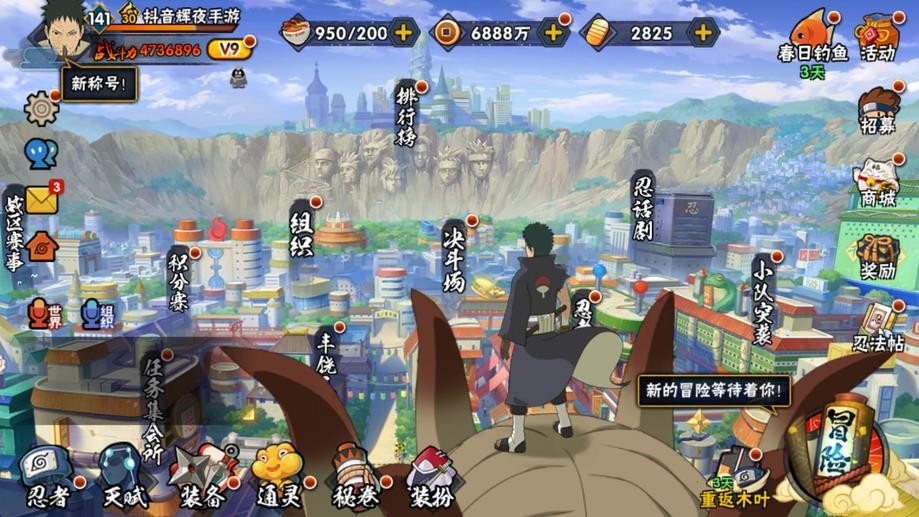This screenshot has height=517, width=919.
Task: Open the 活动 events menu
Action: 878,37
